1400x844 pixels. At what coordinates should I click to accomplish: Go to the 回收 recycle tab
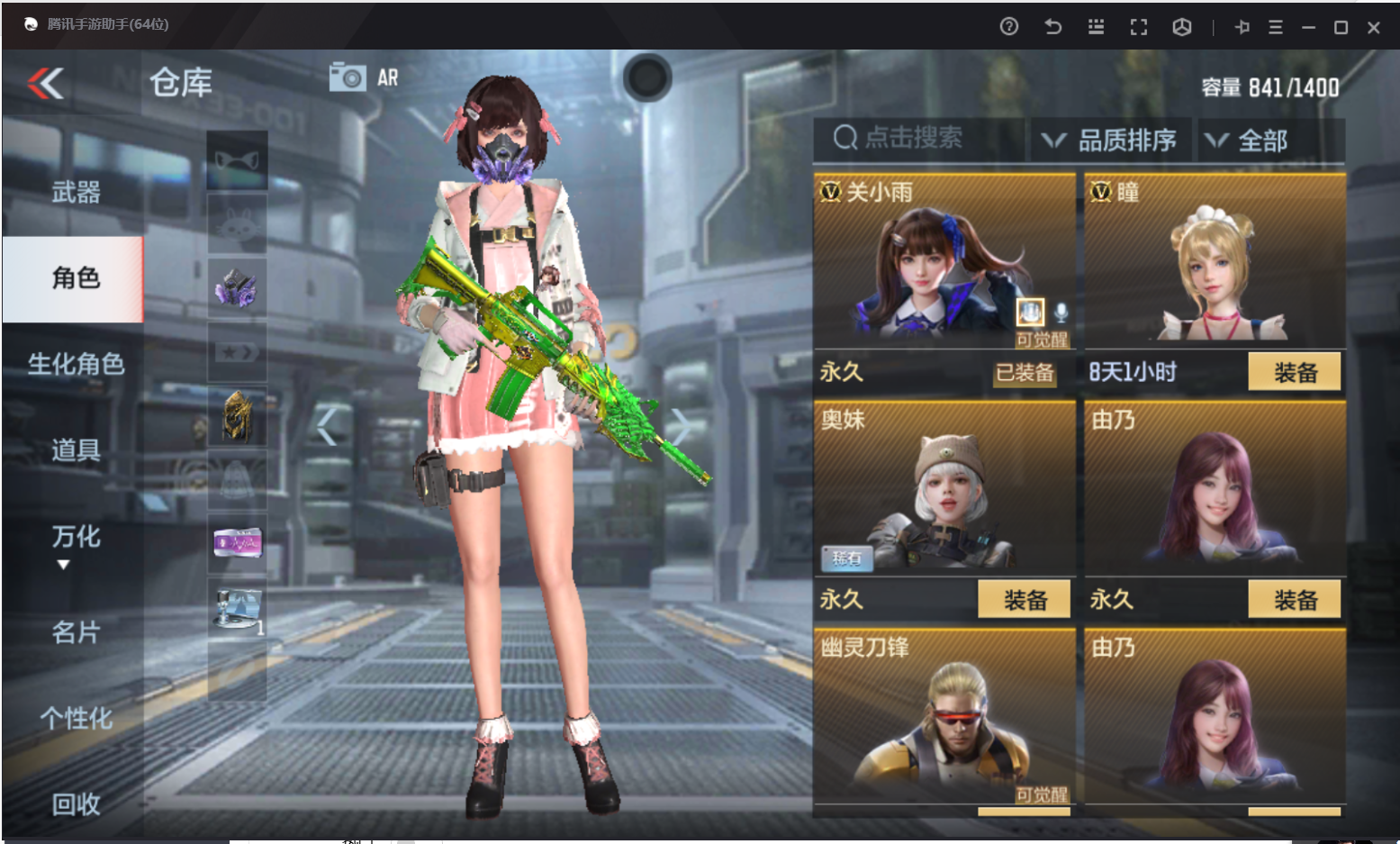pyautogui.click(x=76, y=803)
